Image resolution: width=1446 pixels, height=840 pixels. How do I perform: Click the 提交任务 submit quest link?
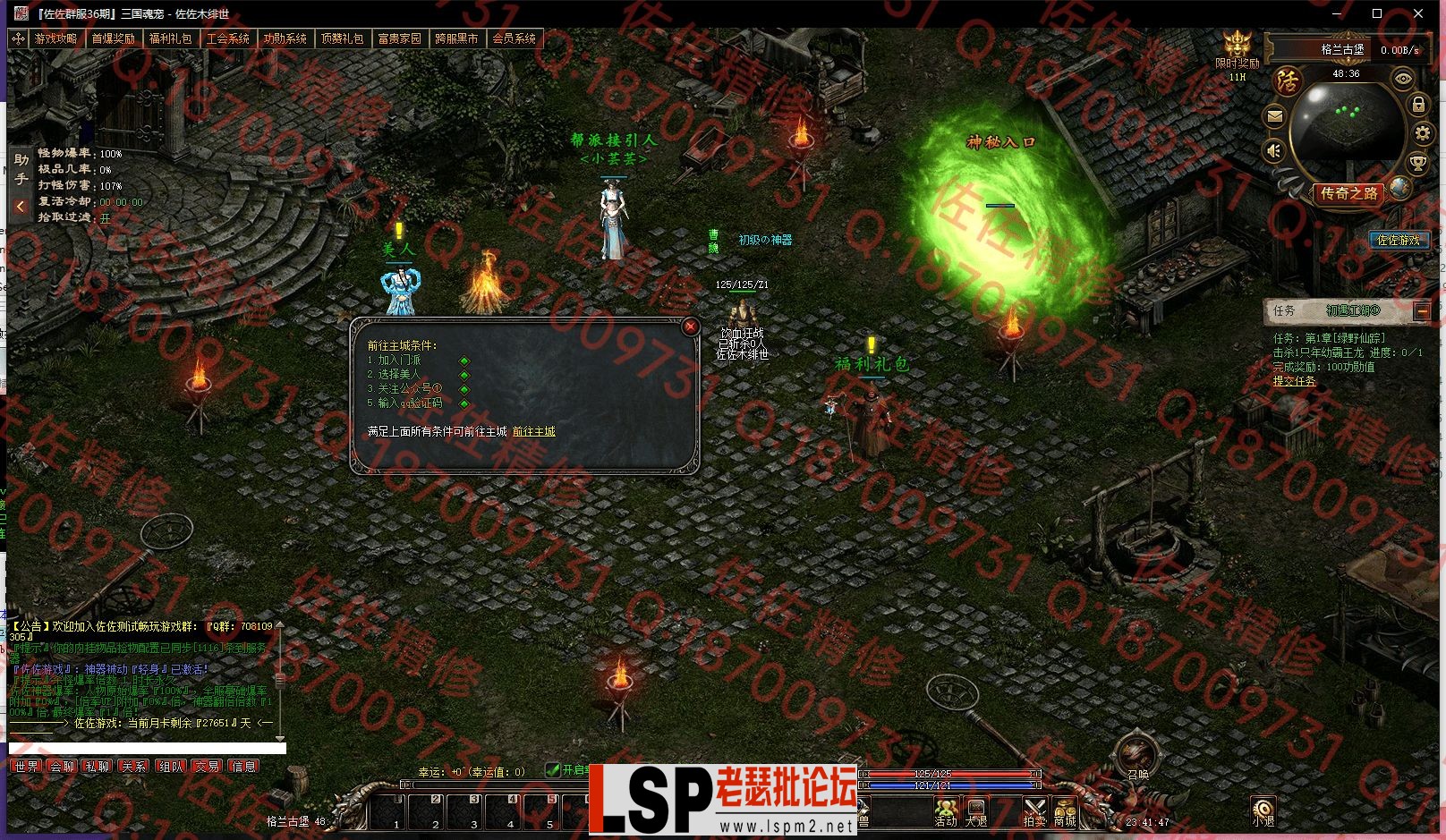(1295, 381)
